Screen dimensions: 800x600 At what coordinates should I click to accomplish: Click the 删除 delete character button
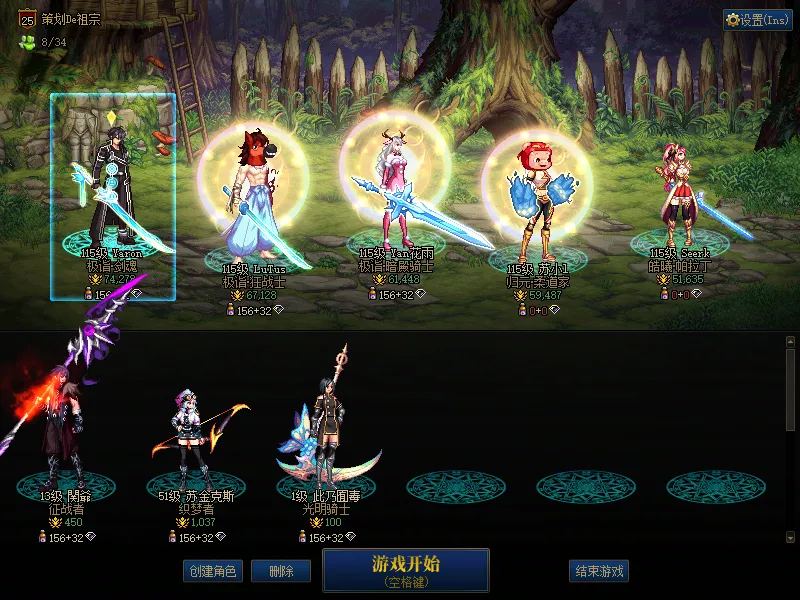(281, 571)
